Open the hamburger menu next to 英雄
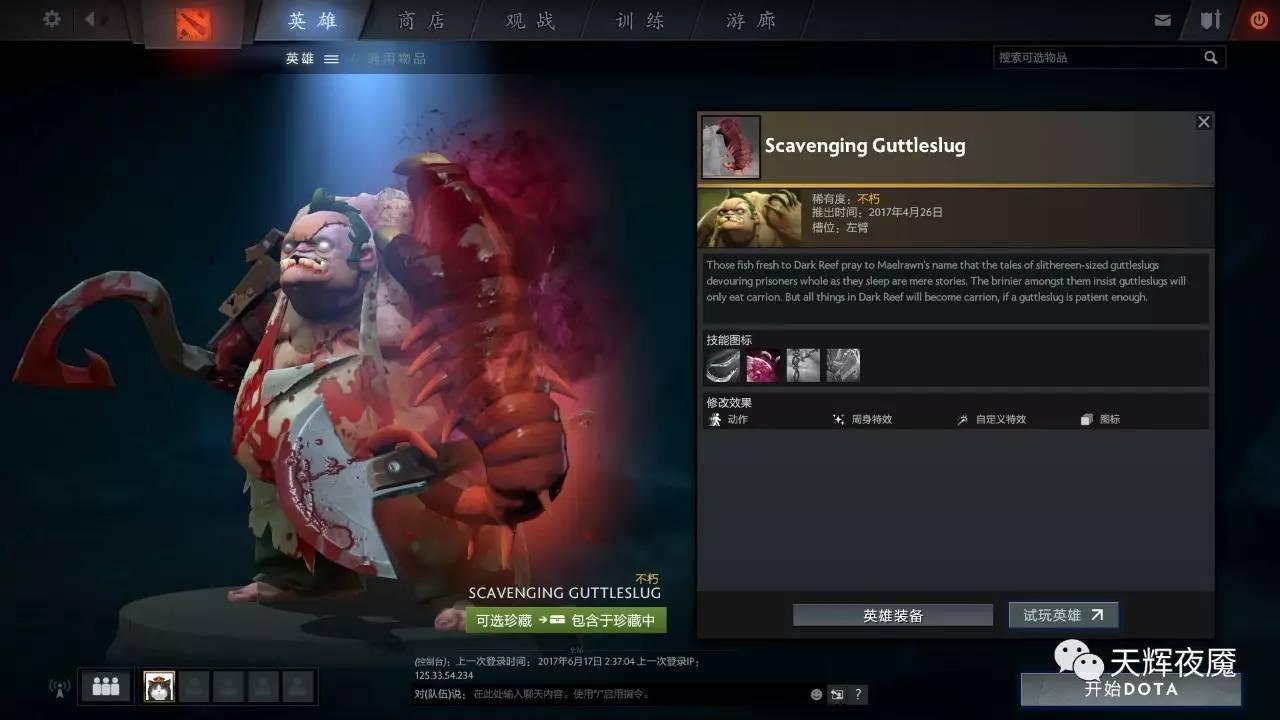The height and width of the screenshot is (720, 1280). tap(331, 57)
